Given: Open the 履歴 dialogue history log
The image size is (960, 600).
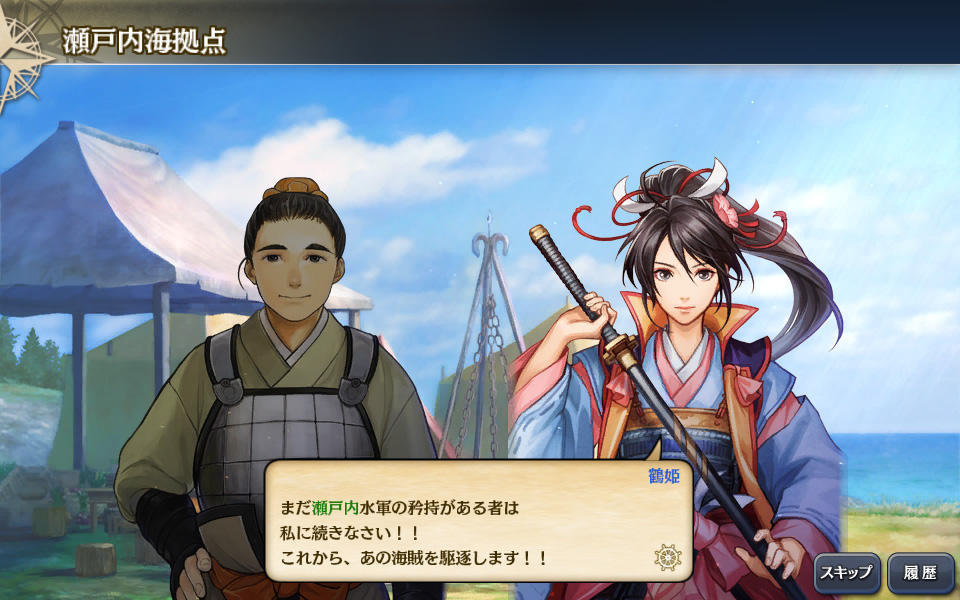Looking at the screenshot, I should pos(921,574).
